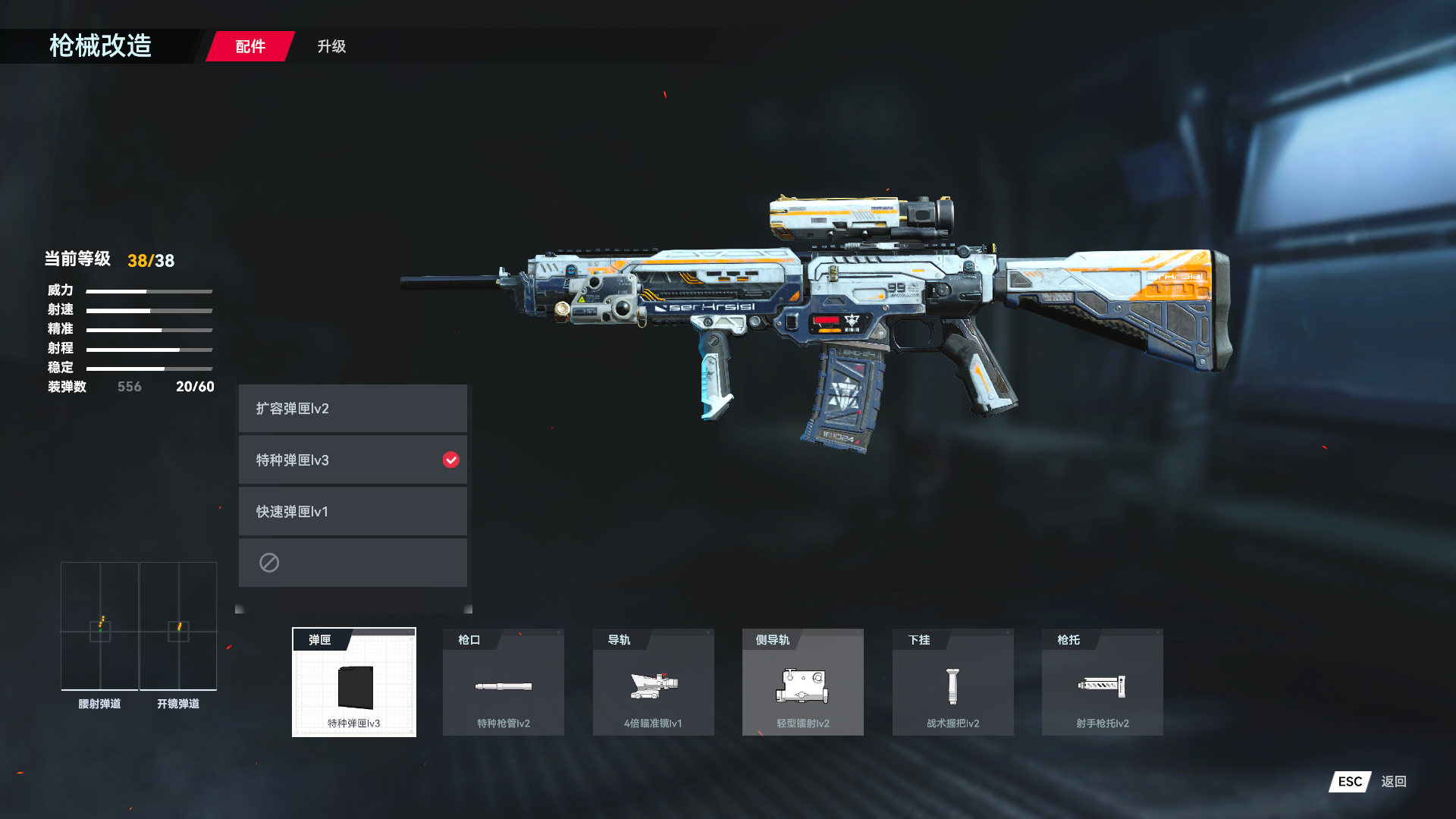Image resolution: width=1456 pixels, height=819 pixels.
Task: Select the 配件 attachments tab
Action: [x=250, y=46]
